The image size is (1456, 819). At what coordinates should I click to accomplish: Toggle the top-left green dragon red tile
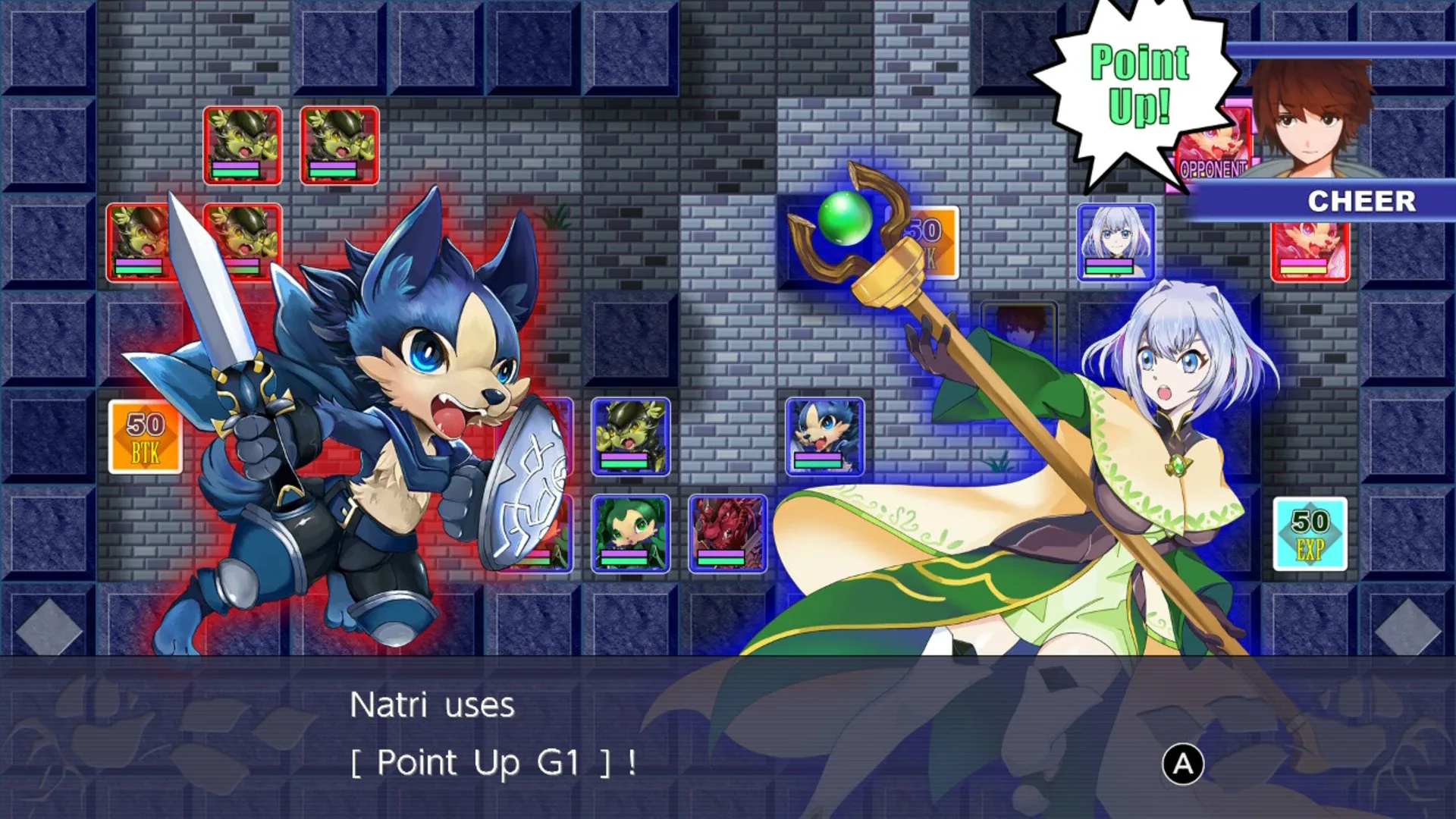coord(243,144)
